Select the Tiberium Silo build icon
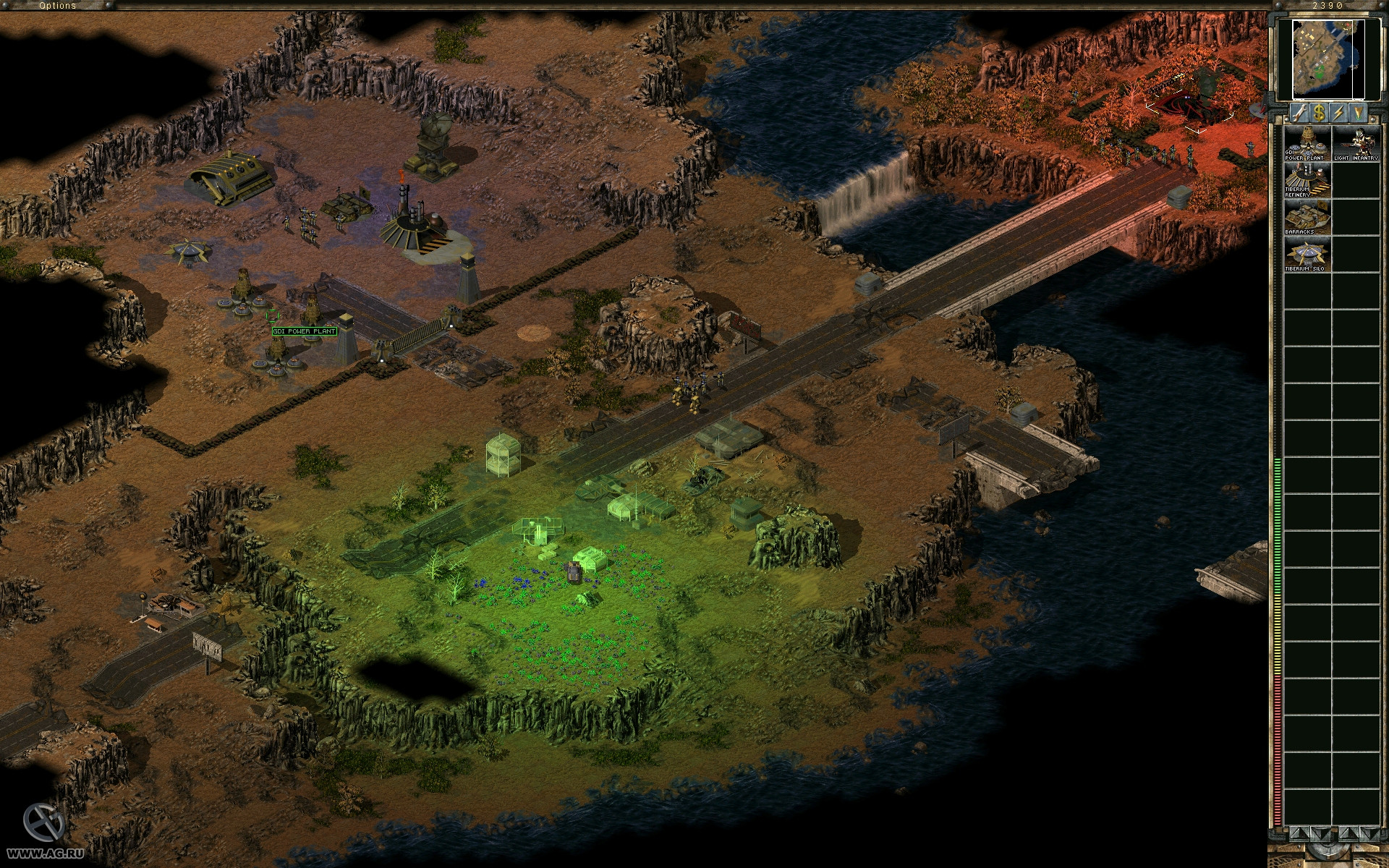This screenshot has height=868, width=1389. pyautogui.click(x=1307, y=253)
